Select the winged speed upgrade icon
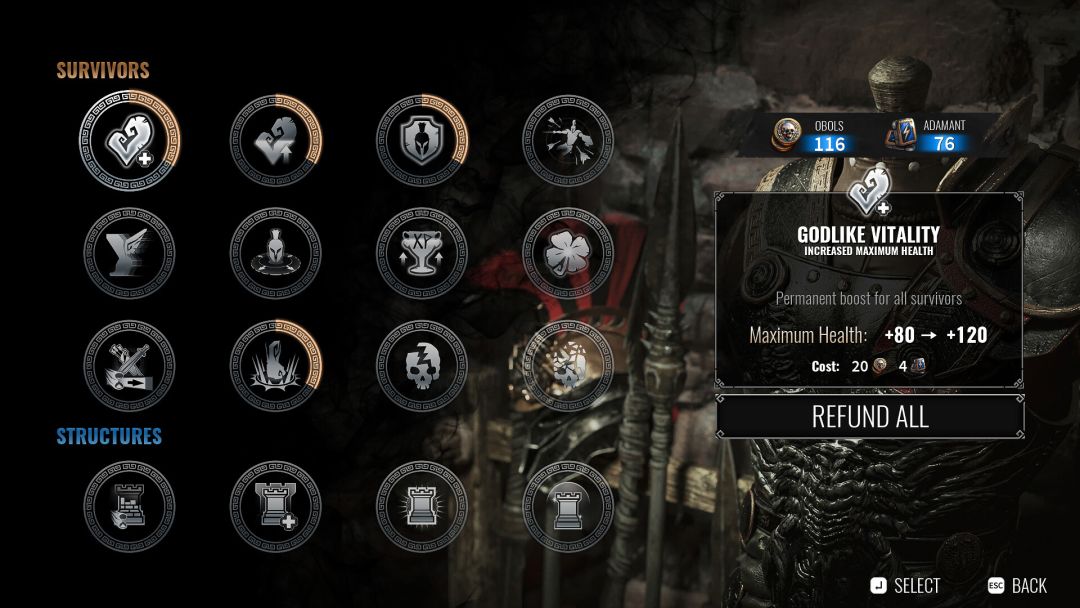1080x608 pixels. [x=129, y=254]
